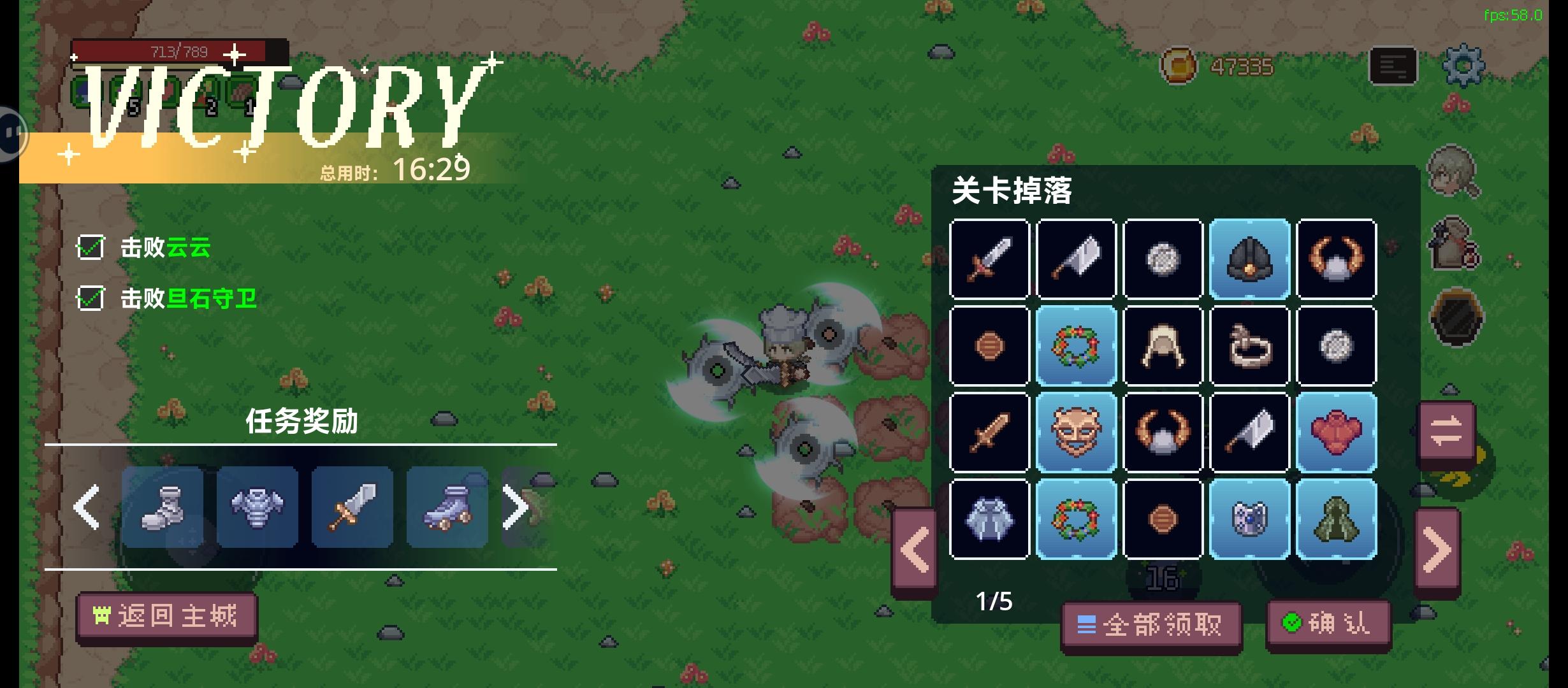
Task: Select the red armor loot item
Action: [1337, 433]
